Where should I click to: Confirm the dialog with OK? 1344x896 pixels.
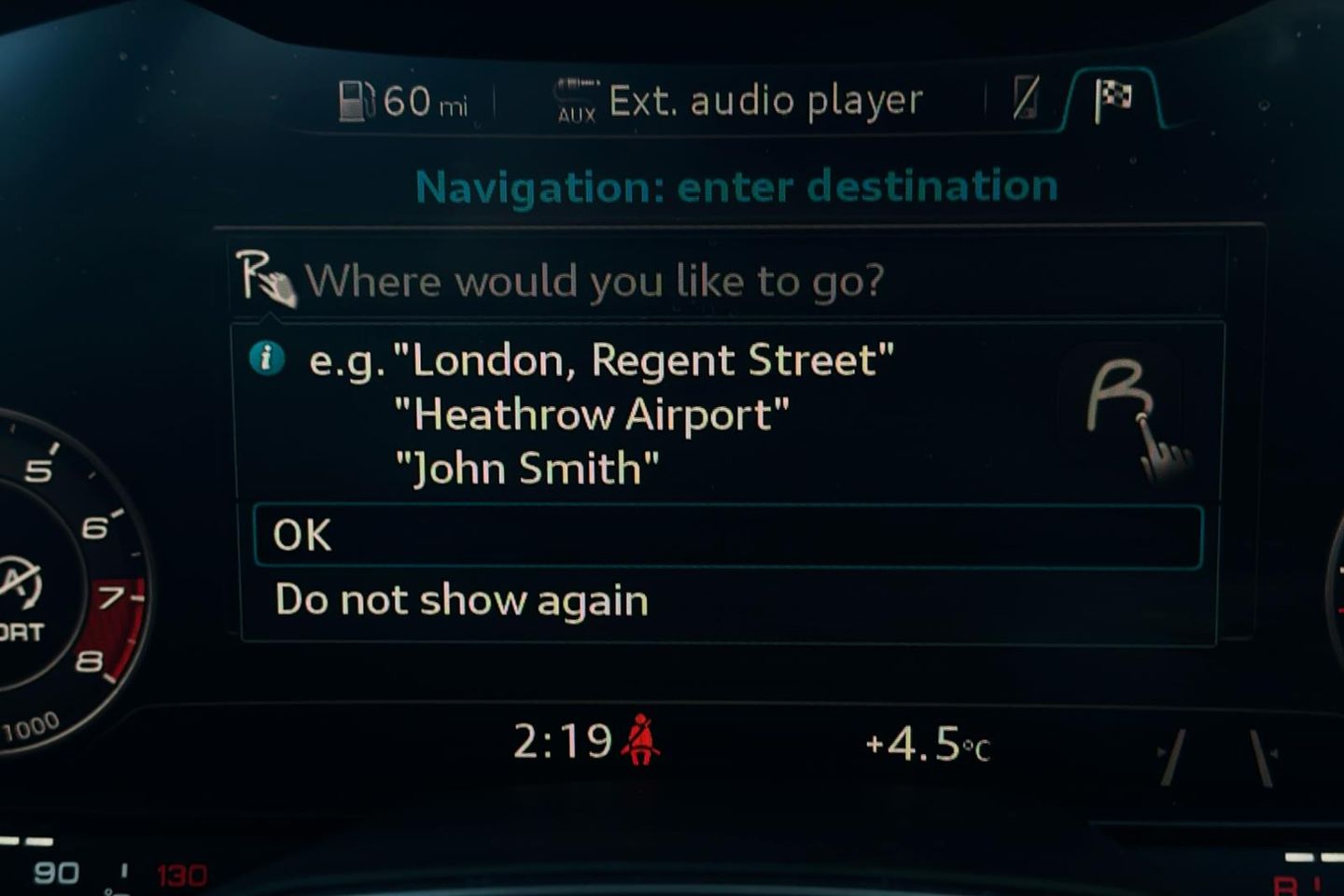coord(727,536)
